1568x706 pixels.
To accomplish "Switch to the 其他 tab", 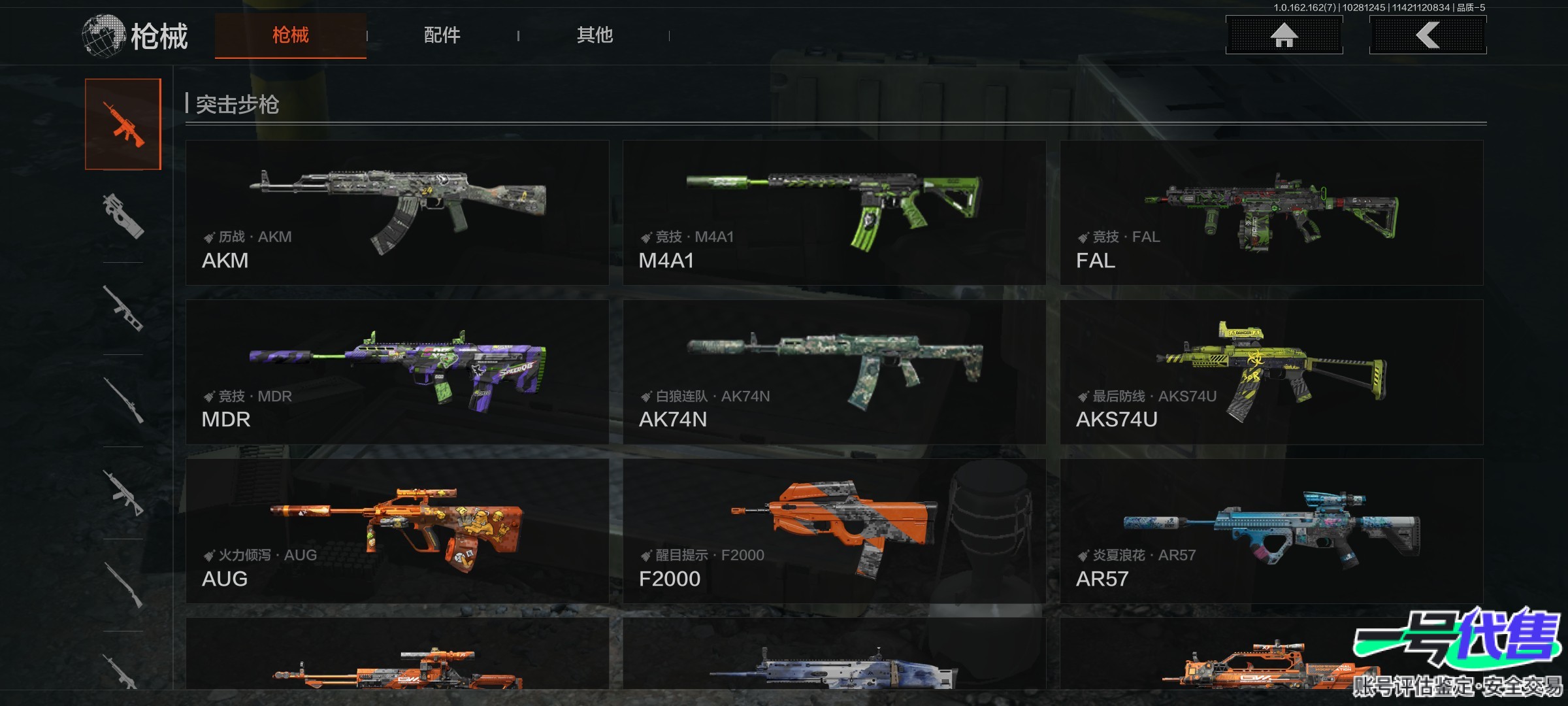I will coord(595,35).
